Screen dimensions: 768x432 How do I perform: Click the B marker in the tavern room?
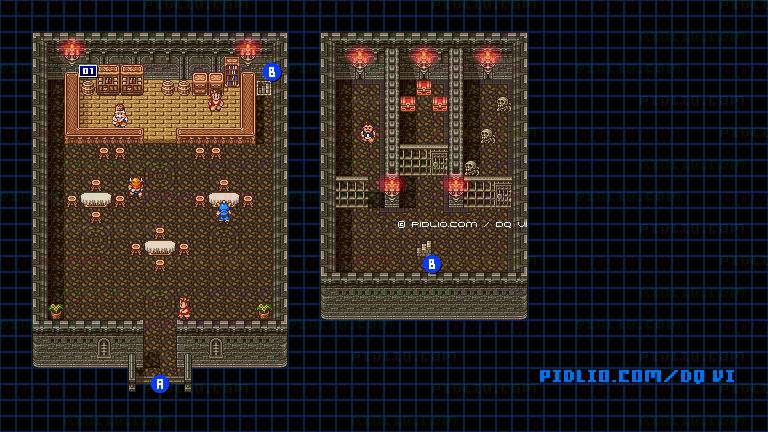click(272, 72)
